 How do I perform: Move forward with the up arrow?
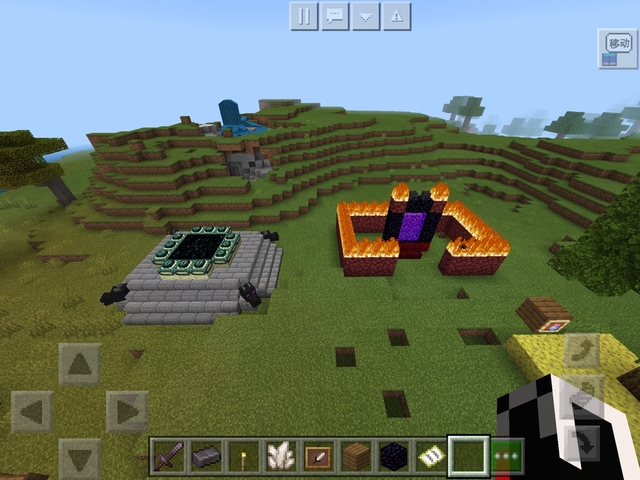(80, 364)
